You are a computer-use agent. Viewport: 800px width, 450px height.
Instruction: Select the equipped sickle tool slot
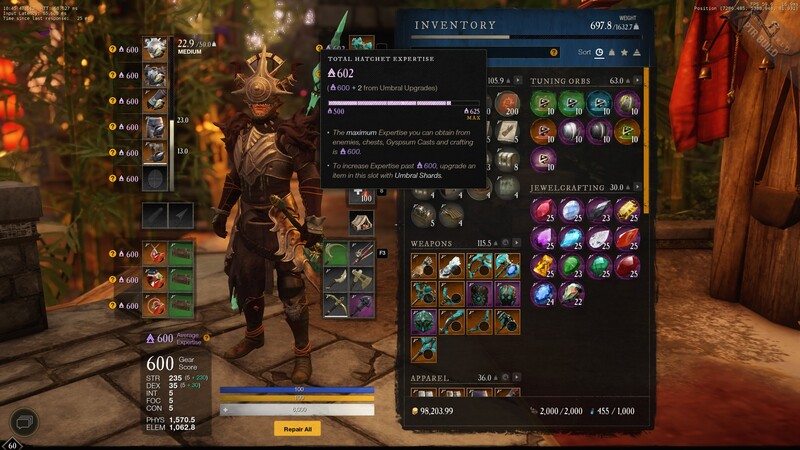coord(336,251)
